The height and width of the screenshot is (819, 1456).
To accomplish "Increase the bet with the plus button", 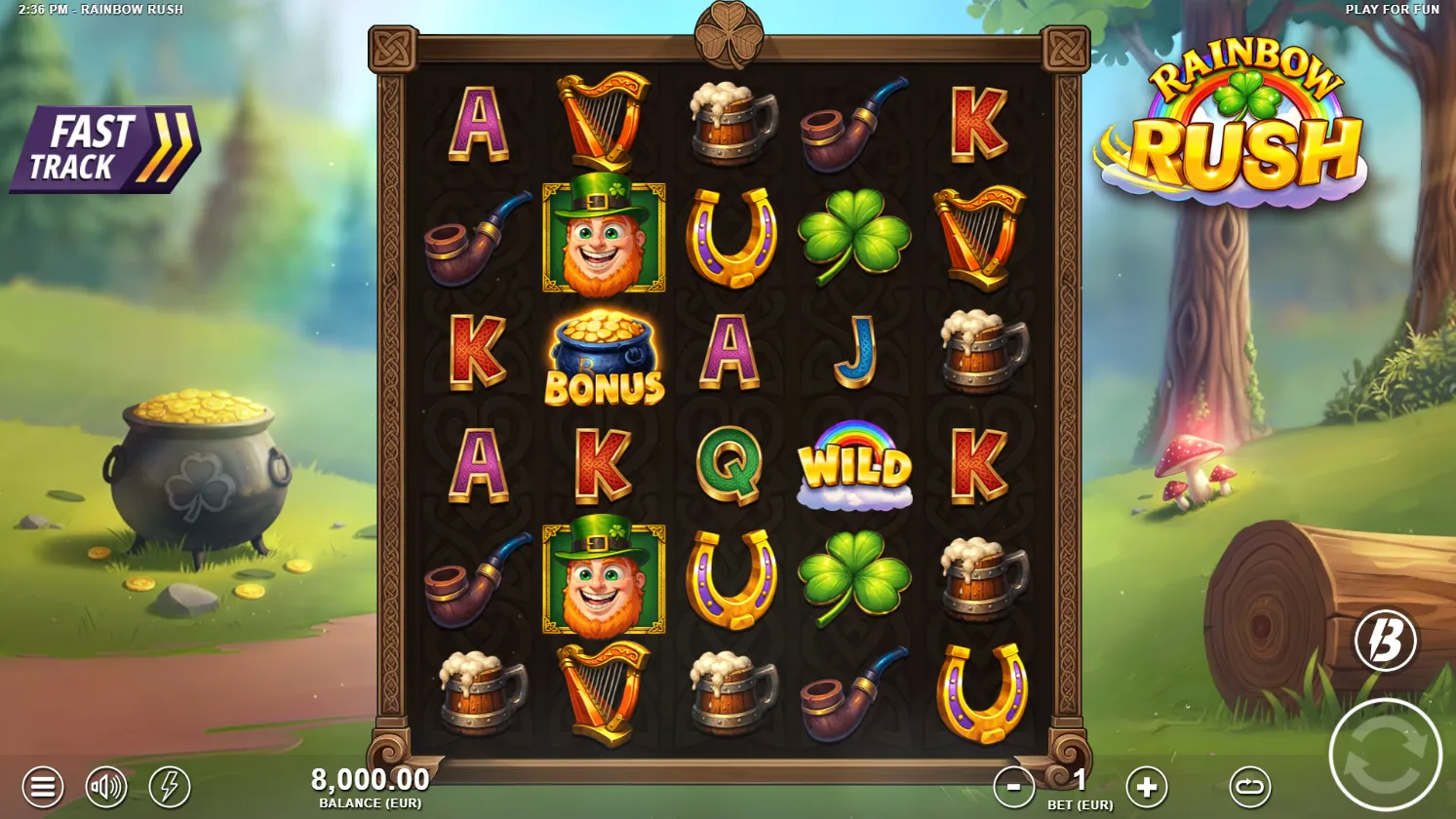I will 1146,786.
